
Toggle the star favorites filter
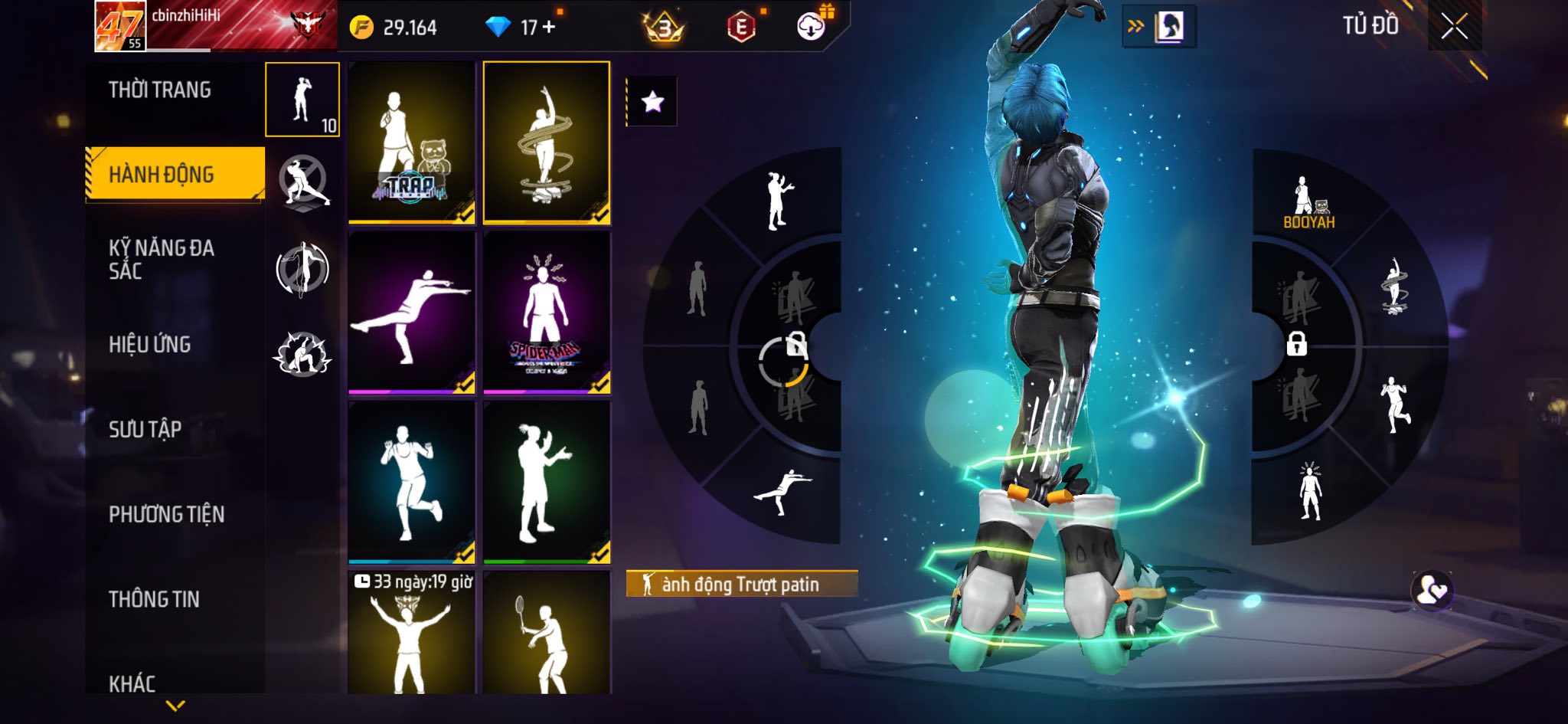[652, 101]
